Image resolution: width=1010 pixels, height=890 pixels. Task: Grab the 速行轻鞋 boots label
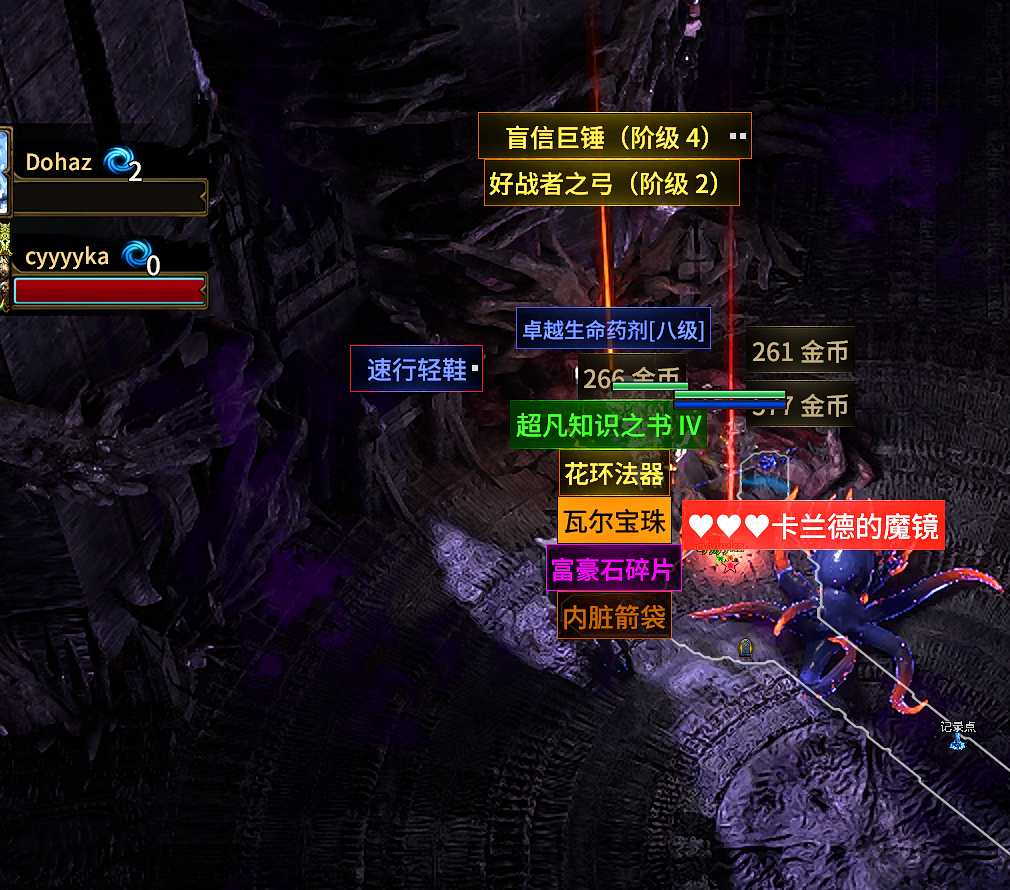pos(416,369)
